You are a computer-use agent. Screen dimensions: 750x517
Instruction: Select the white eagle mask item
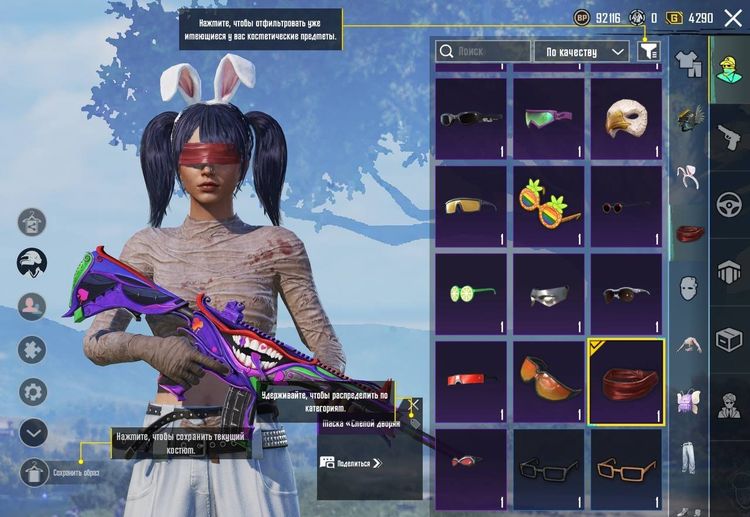[626, 119]
